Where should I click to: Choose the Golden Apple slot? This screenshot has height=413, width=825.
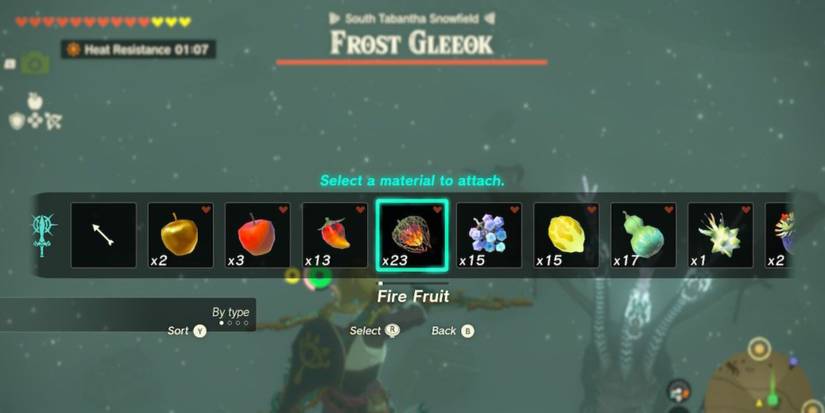pyautogui.click(x=181, y=235)
